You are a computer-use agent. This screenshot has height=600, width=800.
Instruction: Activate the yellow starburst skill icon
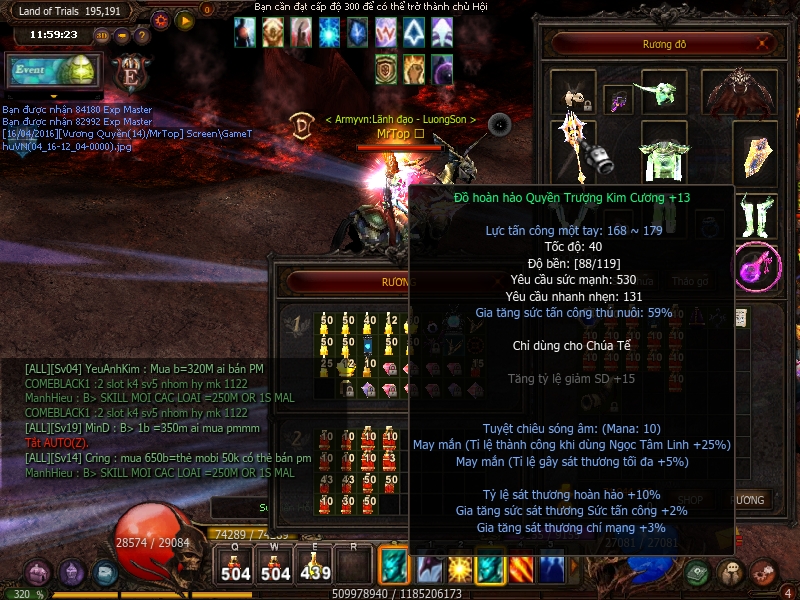click(x=459, y=569)
